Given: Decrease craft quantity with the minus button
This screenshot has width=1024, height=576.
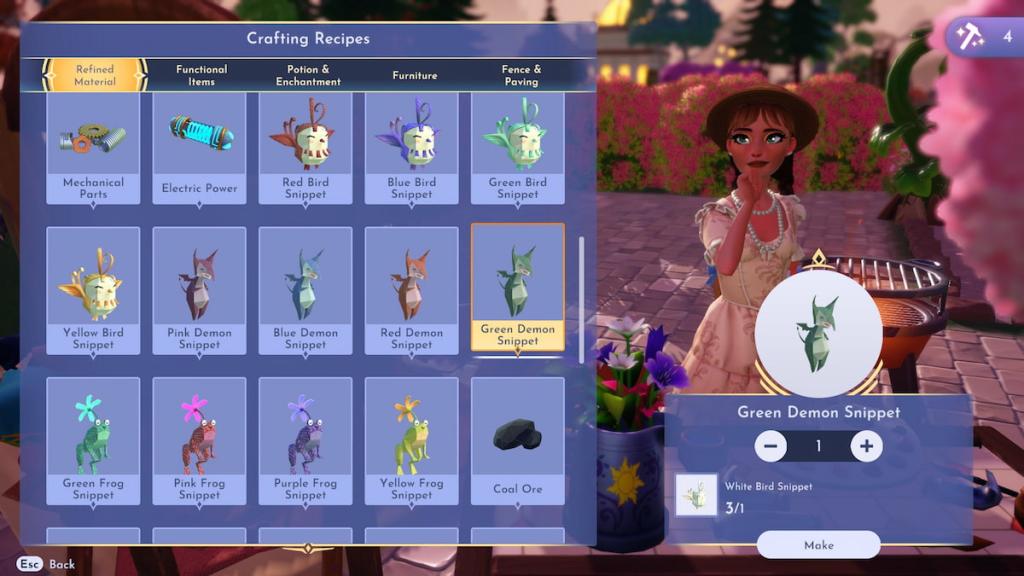Looking at the screenshot, I should point(770,446).
